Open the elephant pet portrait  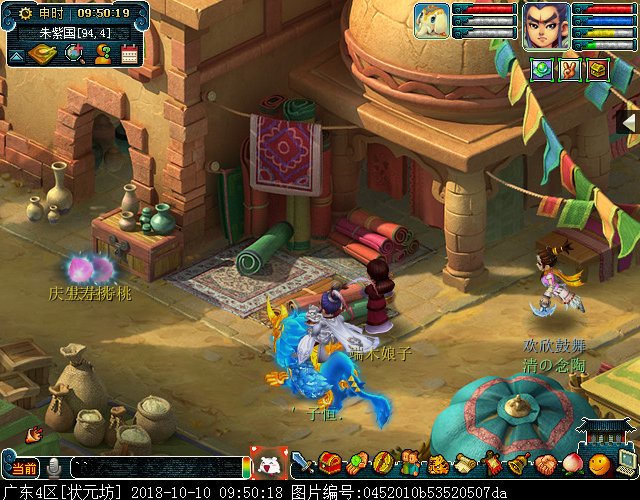click(433, 21)
